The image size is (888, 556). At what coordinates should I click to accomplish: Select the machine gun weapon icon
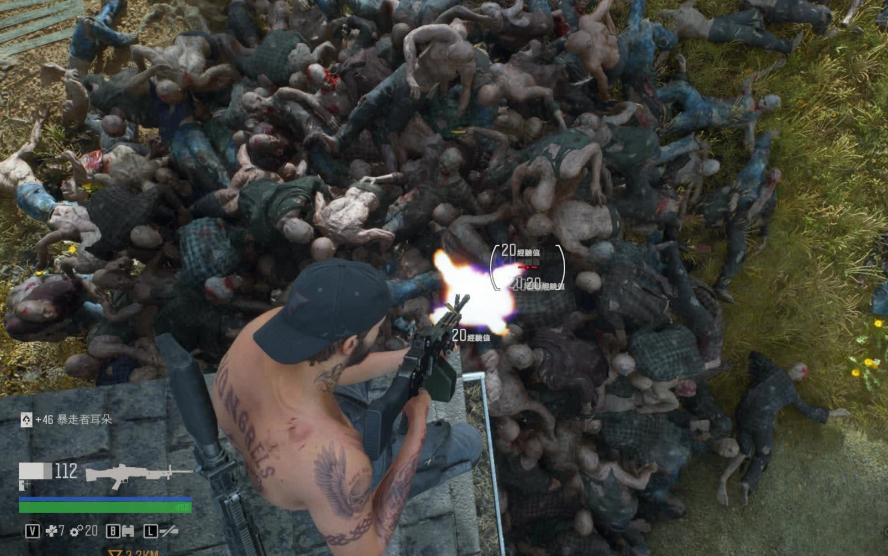point(138,475)
